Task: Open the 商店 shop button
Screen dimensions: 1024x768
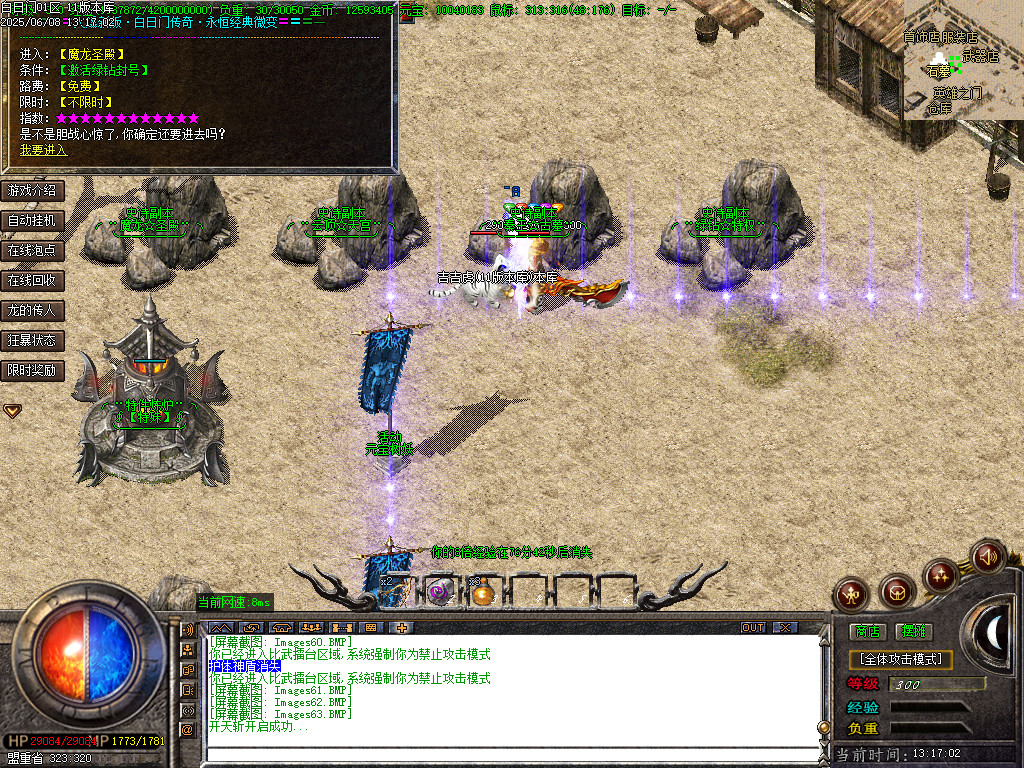Action: point(867,631)
